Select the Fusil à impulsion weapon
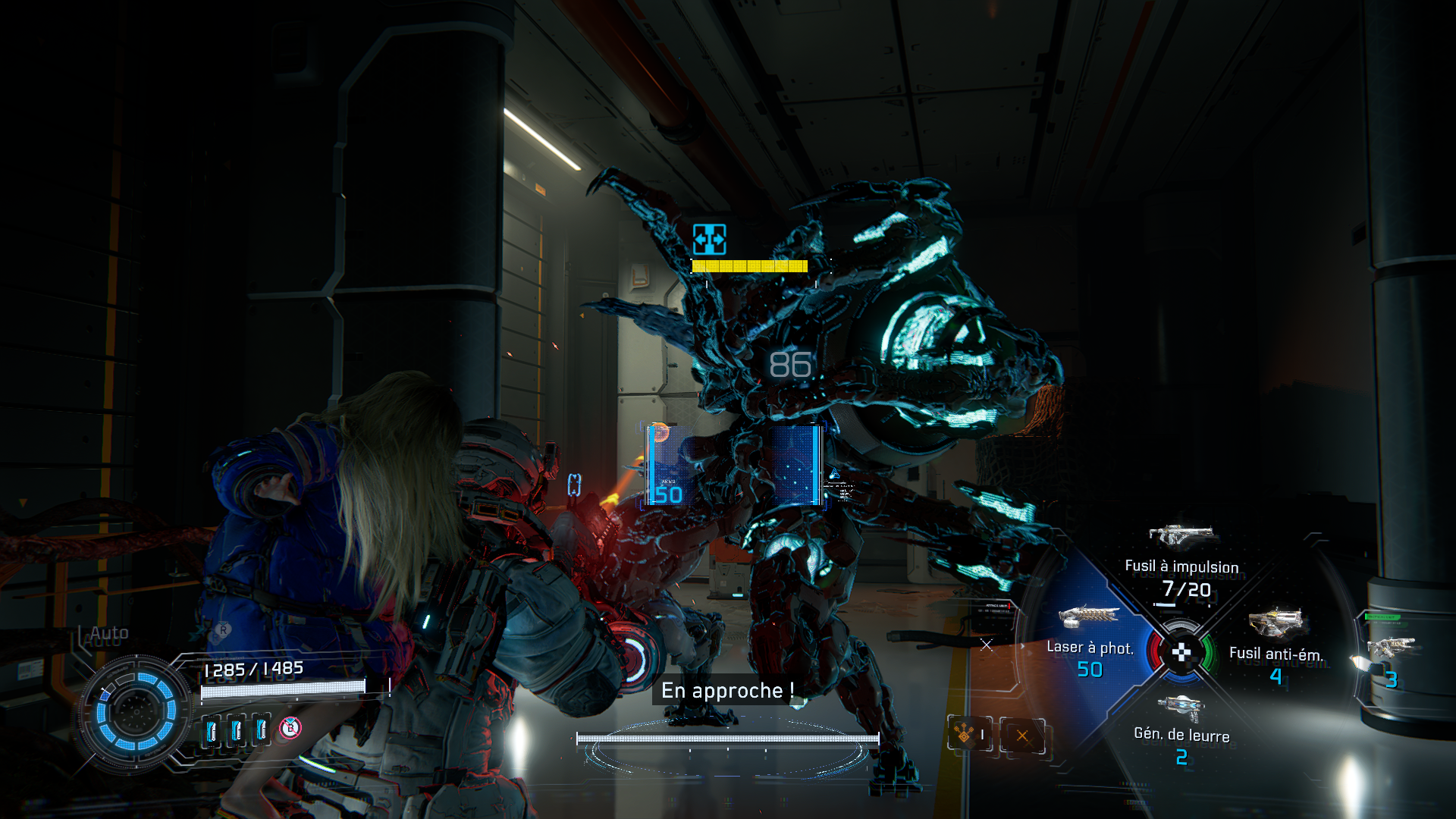 (1181, 561)
